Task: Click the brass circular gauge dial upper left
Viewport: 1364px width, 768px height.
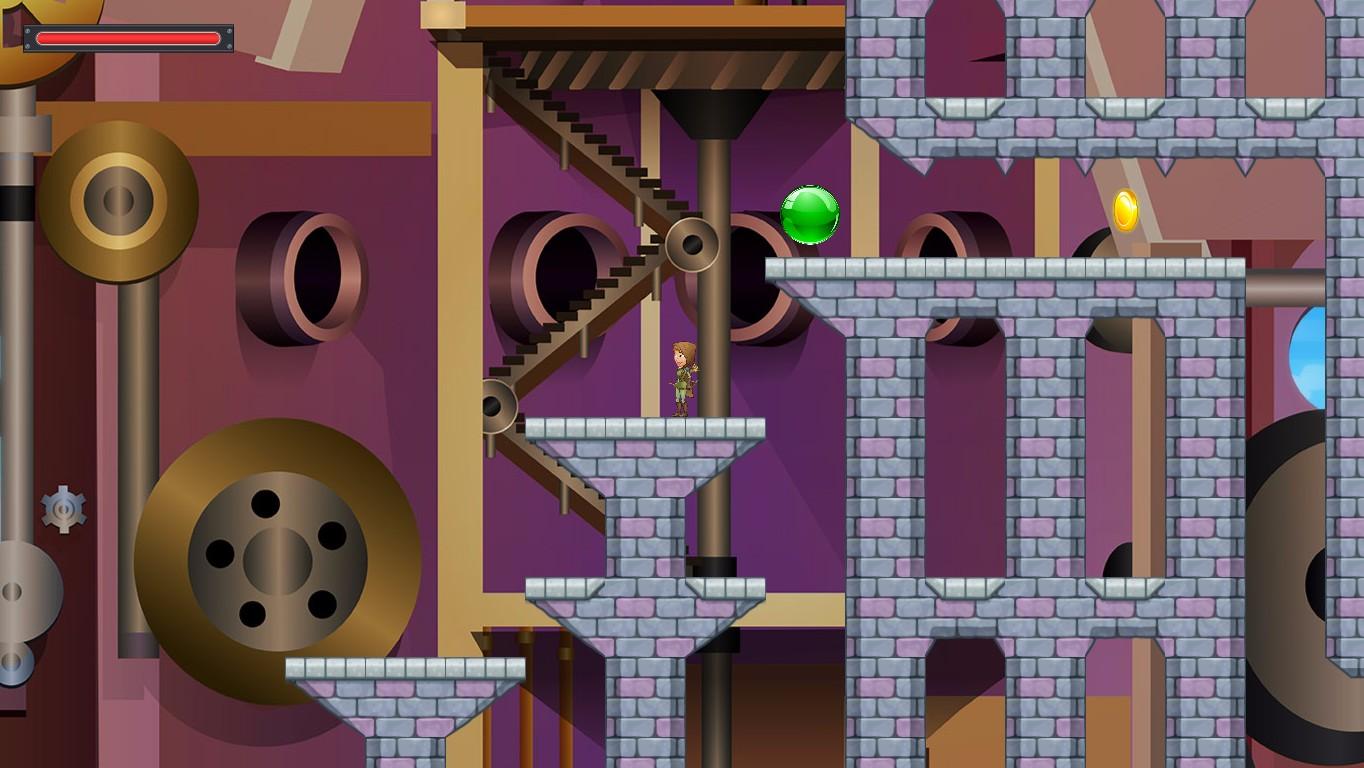Action: [x=118, y=198]
